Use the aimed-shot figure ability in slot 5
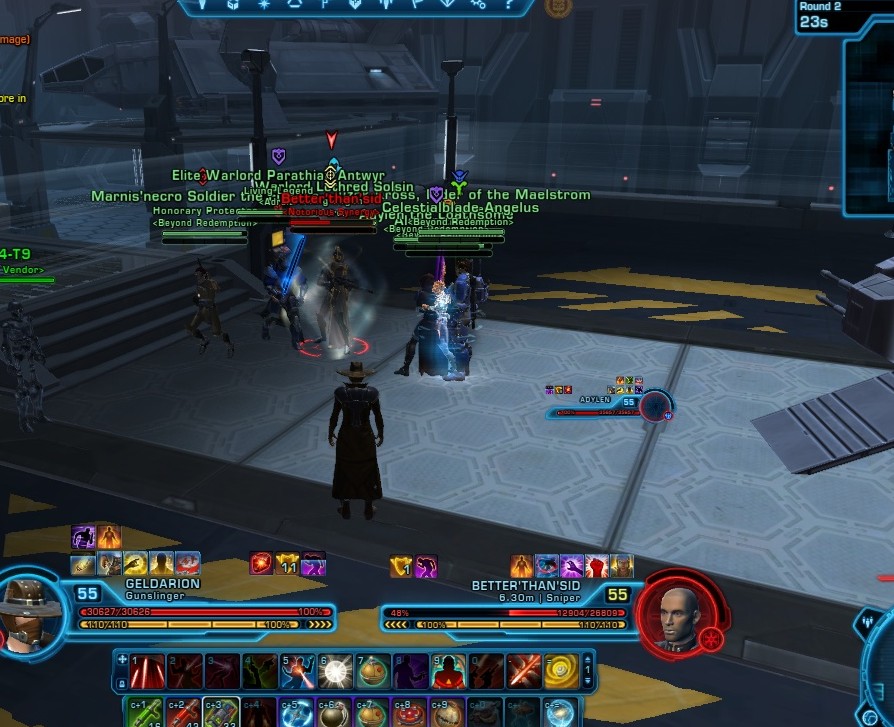This screenshot has height=727, width=894. pyautogui.click(x=297, y=672)
